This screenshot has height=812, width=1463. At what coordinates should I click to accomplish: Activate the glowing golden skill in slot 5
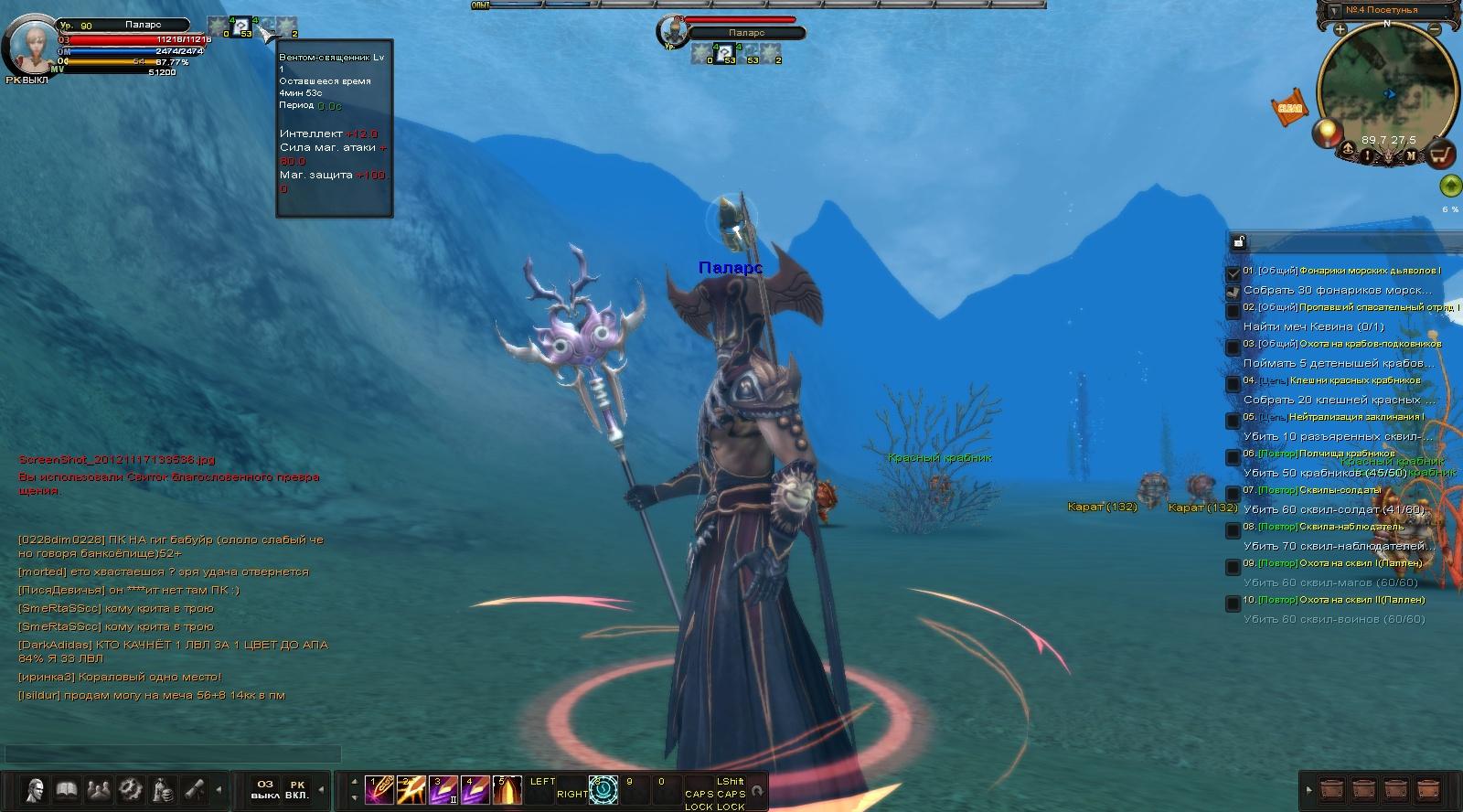508,789
